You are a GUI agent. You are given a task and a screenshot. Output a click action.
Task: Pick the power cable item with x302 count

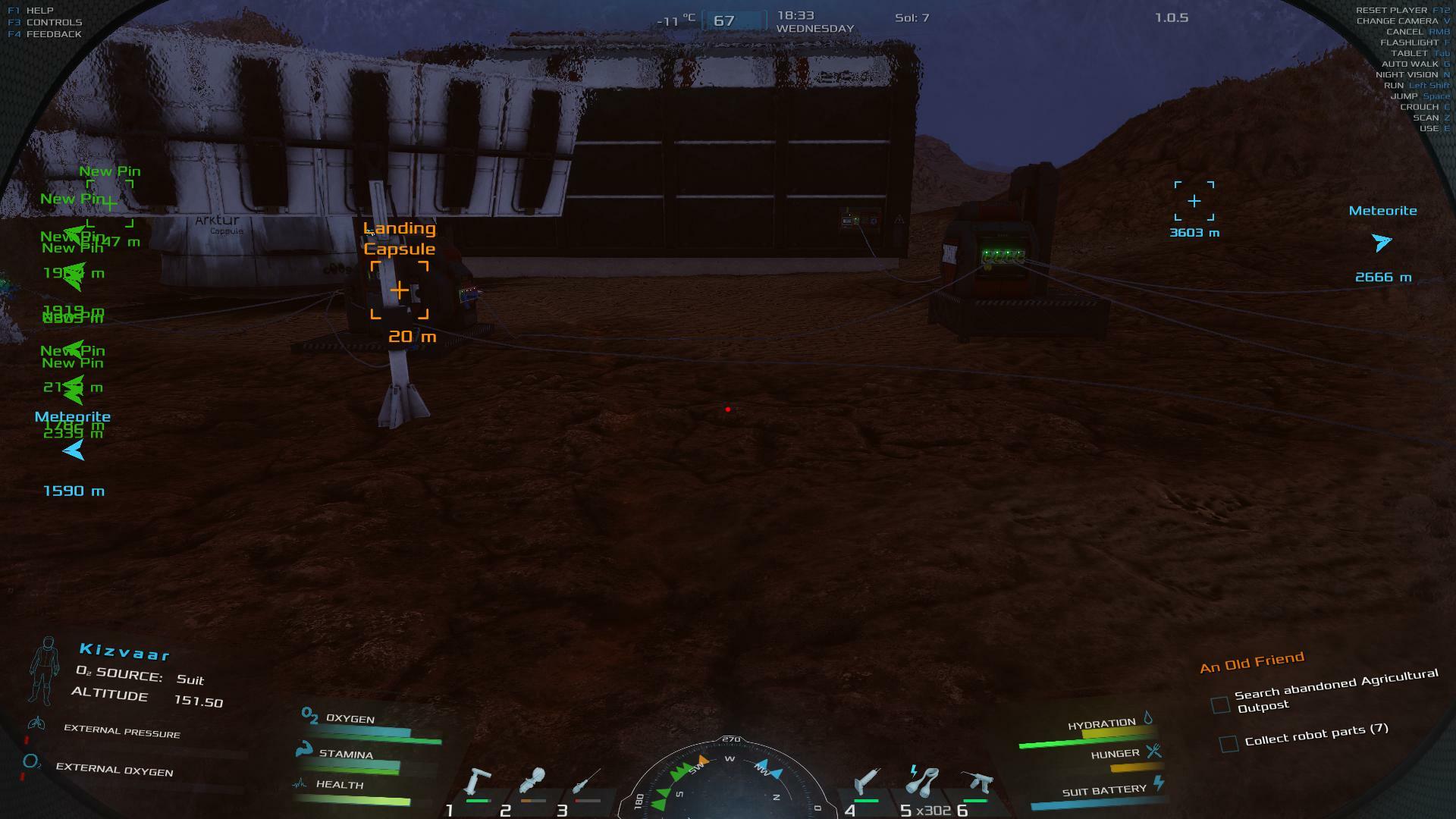[x=922, y=782]
